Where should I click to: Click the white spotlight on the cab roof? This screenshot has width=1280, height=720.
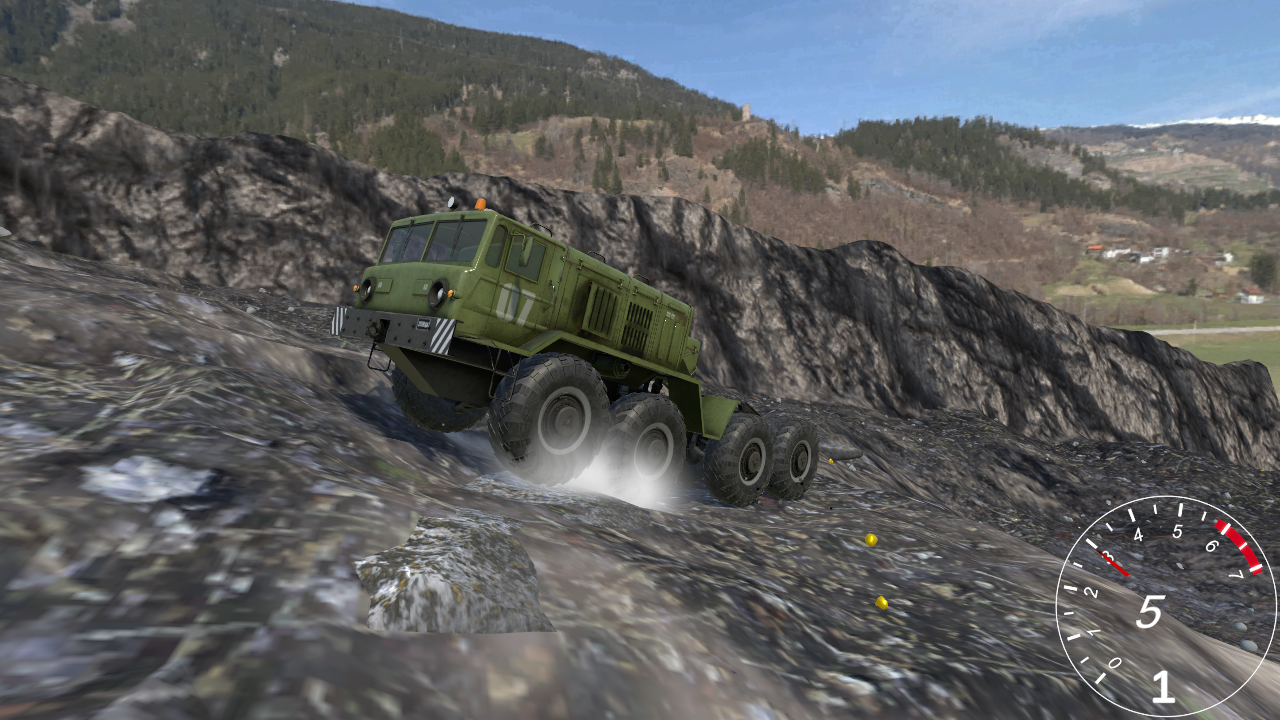tap(452, 202)
